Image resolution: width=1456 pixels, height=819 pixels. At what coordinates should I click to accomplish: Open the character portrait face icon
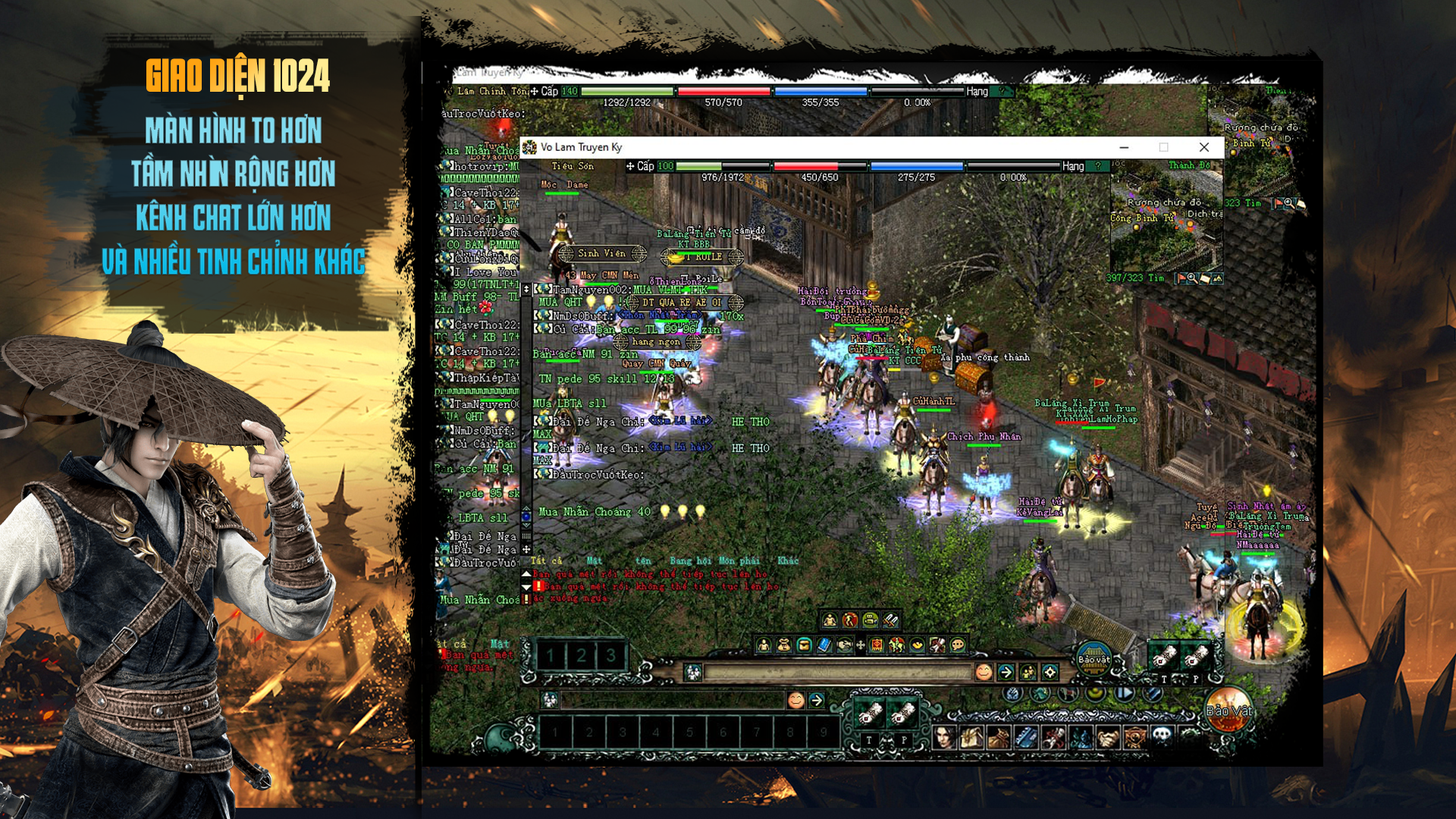point(944,736)
